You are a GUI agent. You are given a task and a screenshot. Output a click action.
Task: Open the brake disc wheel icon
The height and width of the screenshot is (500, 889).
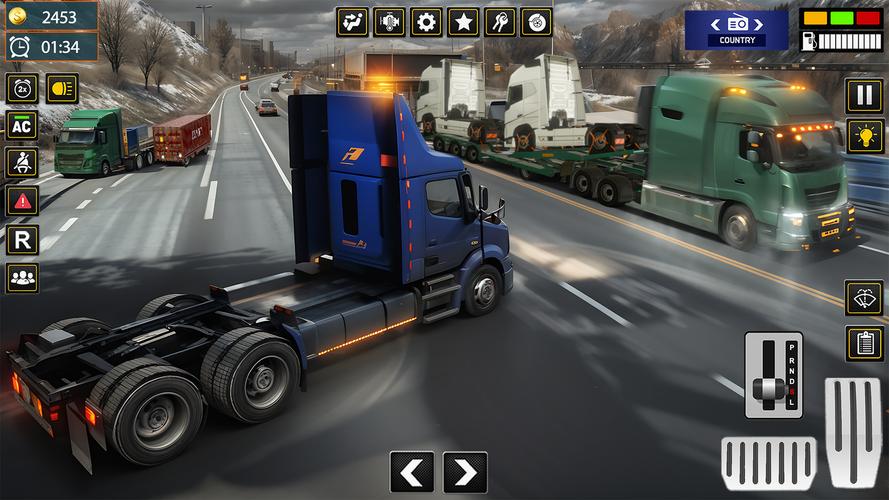tap(537, 22)
